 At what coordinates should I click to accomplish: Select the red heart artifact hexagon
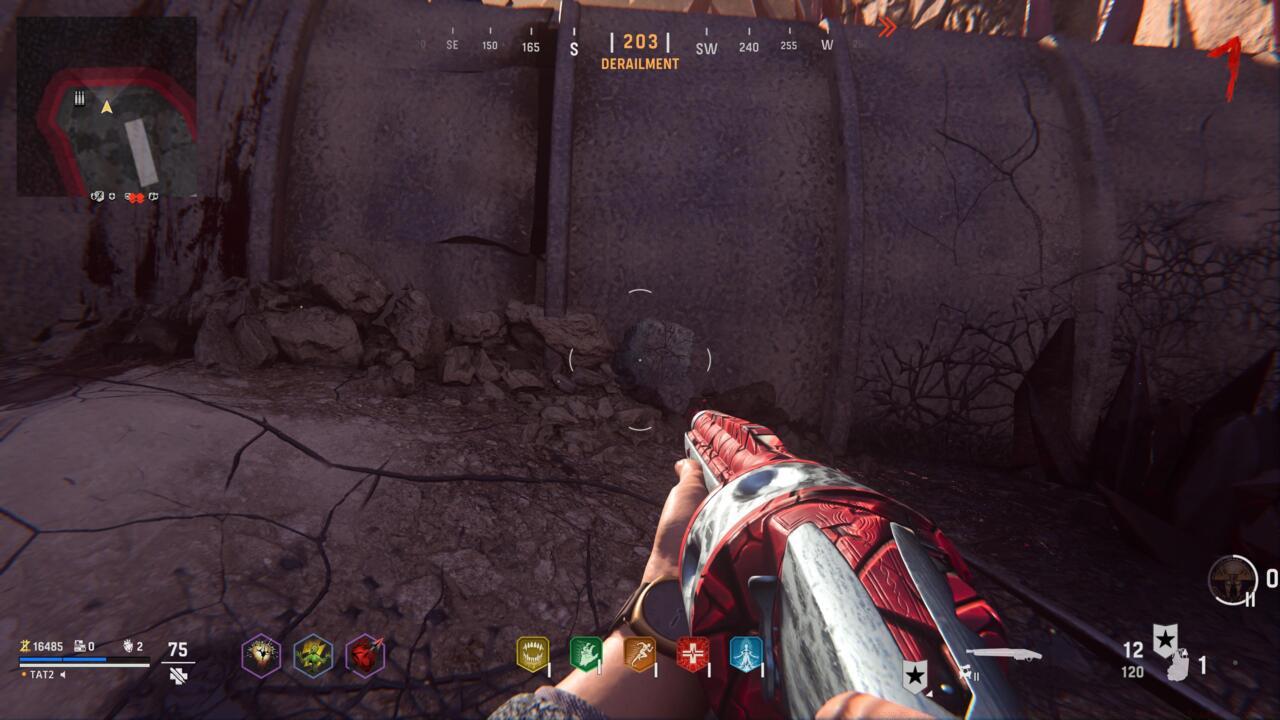pos(366,655)
